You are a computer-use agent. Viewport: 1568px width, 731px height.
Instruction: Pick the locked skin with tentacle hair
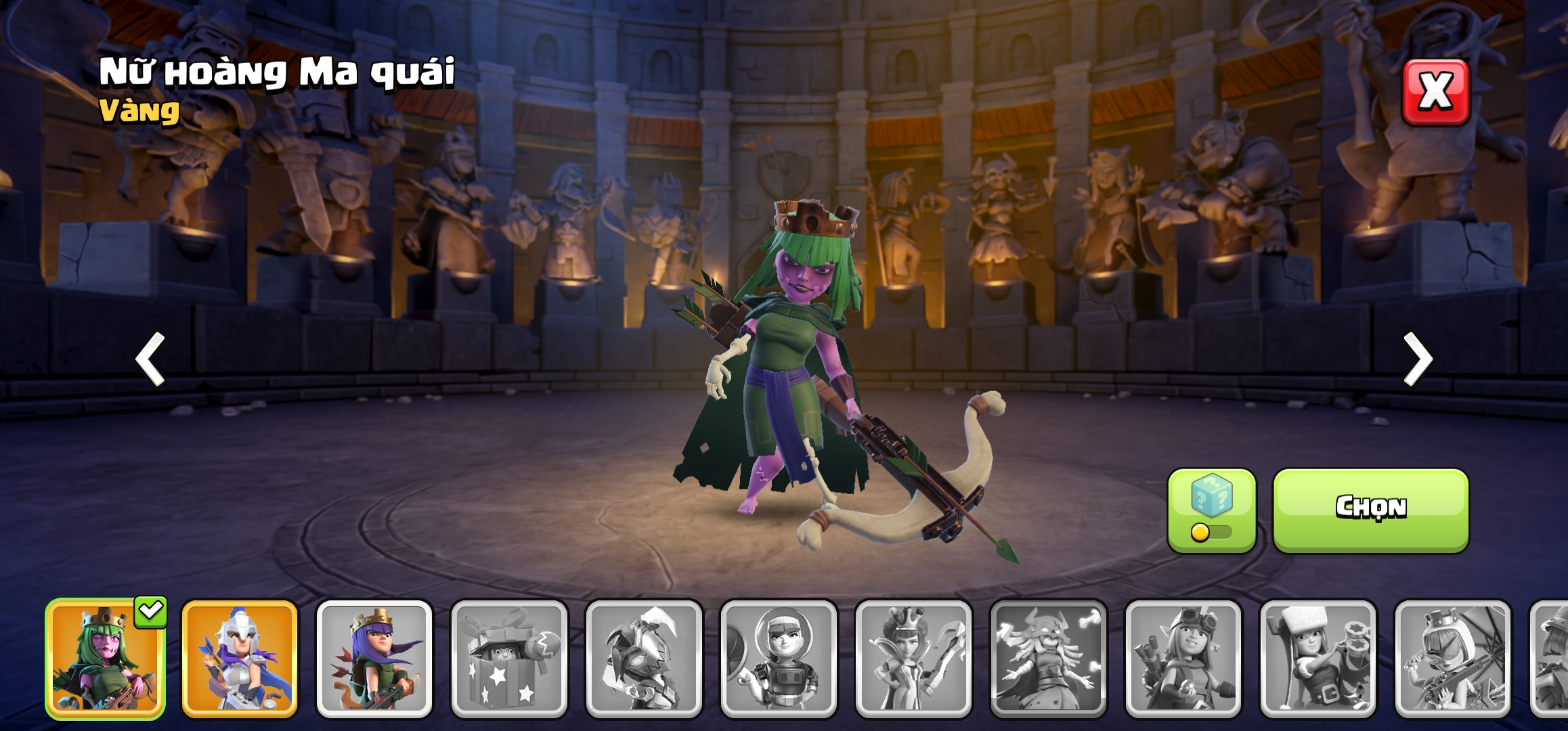coord(1048,659)
